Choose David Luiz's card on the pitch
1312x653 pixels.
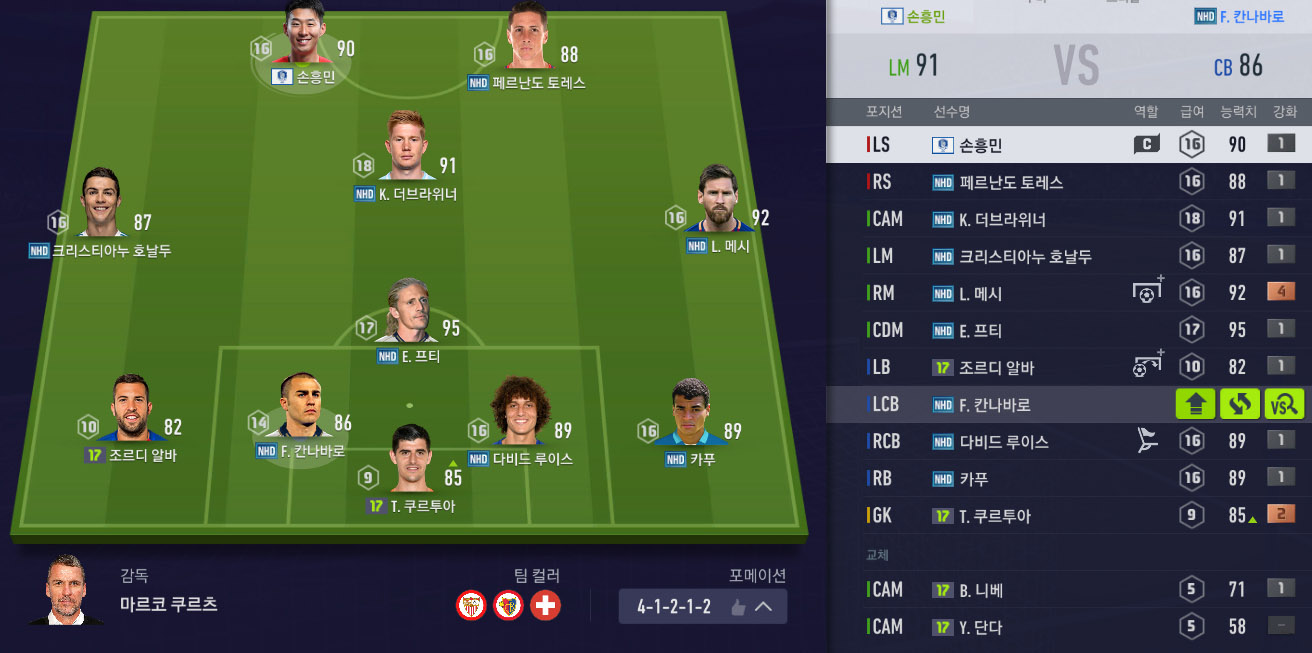click(520, 415)
